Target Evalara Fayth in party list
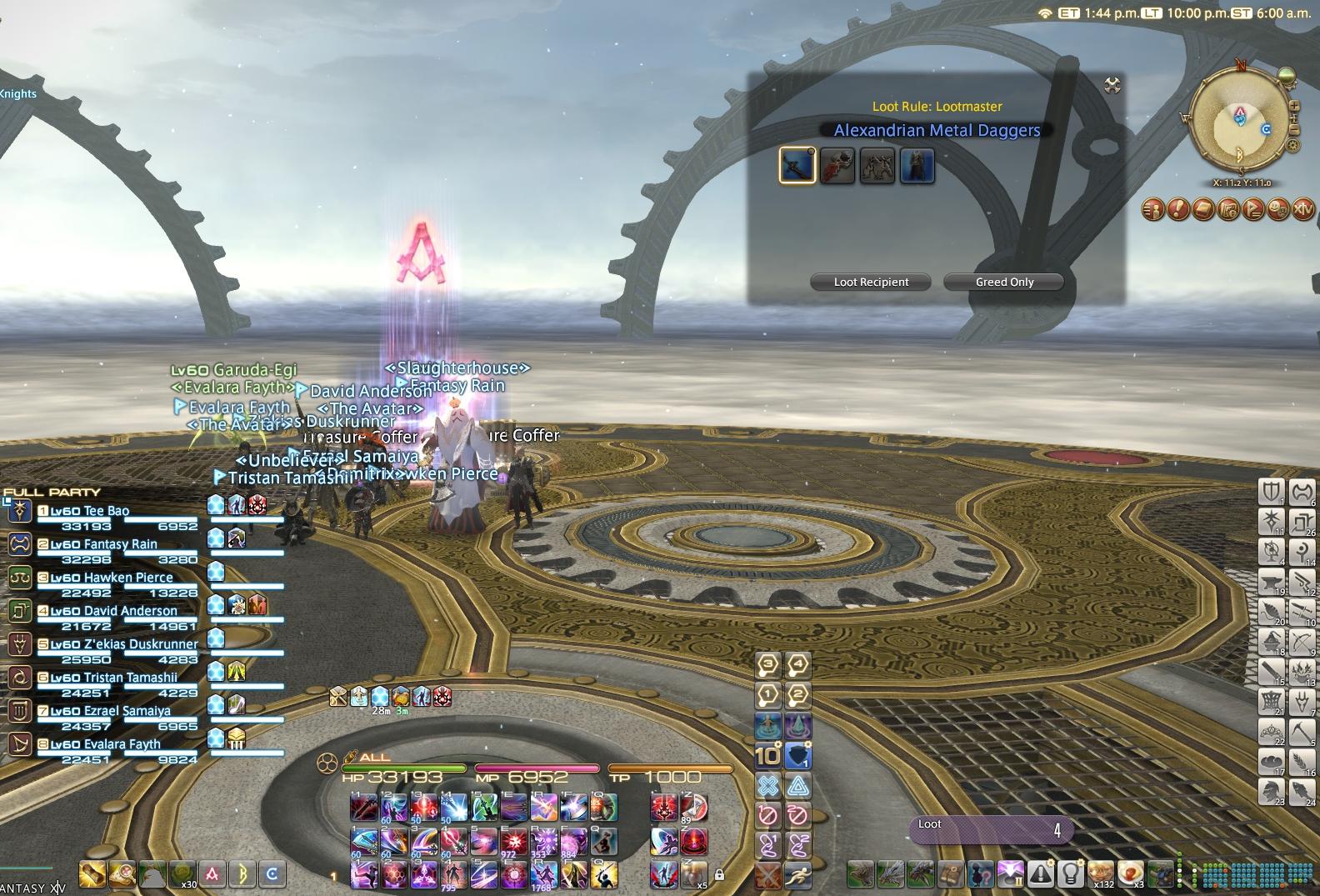The image size is (1320, 896). point(122,744)
